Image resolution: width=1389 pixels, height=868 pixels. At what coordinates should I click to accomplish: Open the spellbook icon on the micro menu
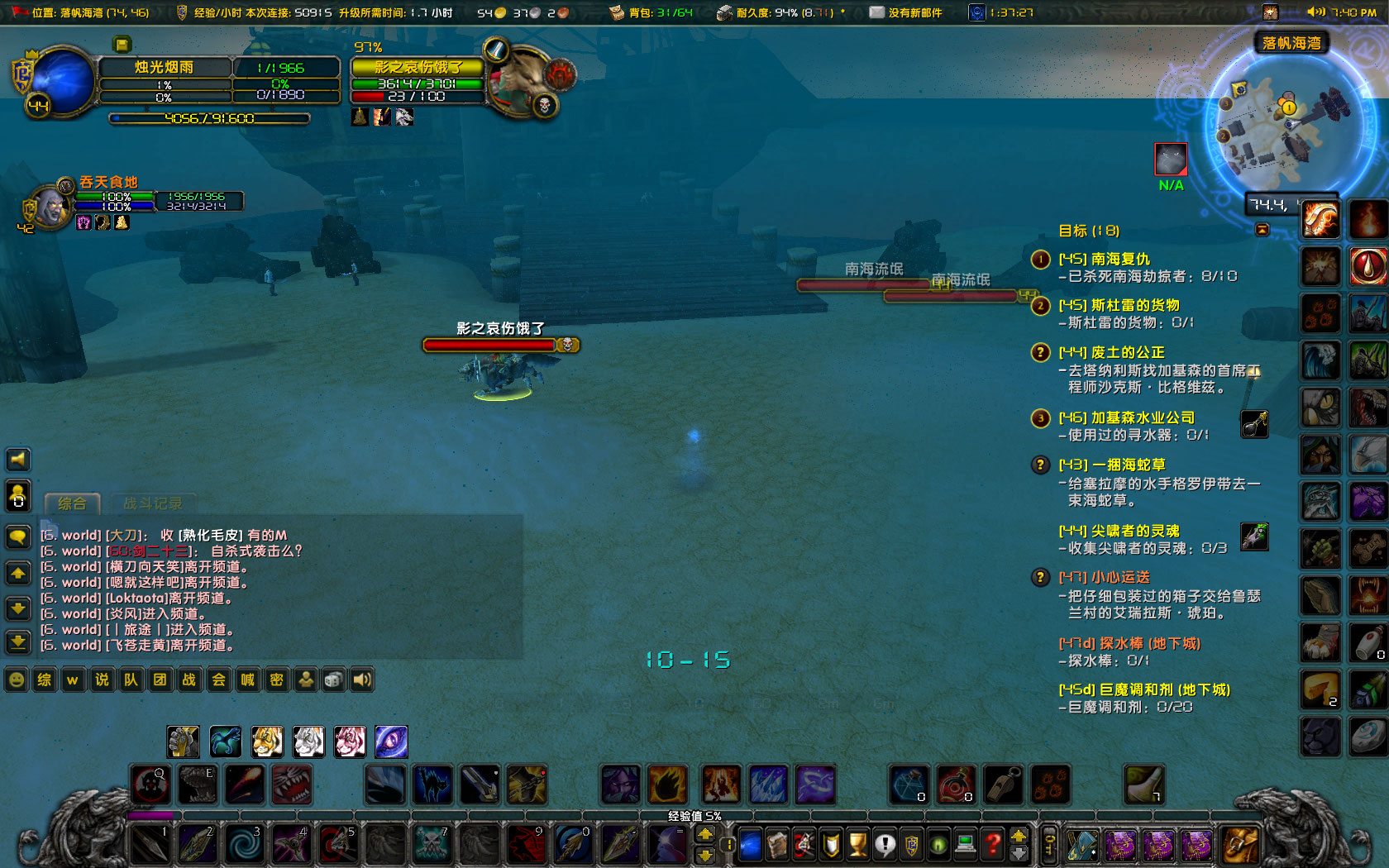click(776, 845)
